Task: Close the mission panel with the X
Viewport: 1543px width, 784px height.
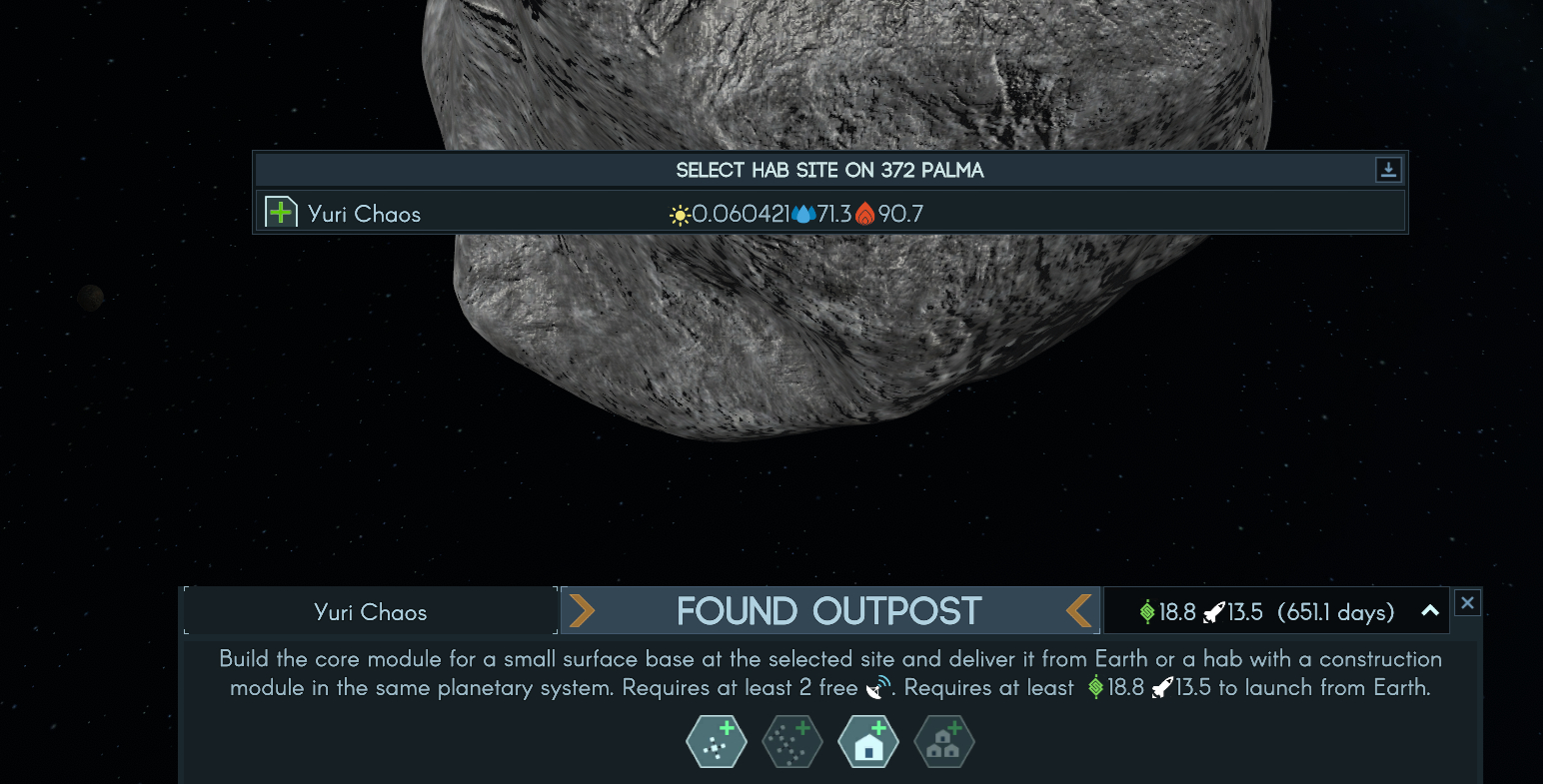Action: click(x=1467, y=602)
